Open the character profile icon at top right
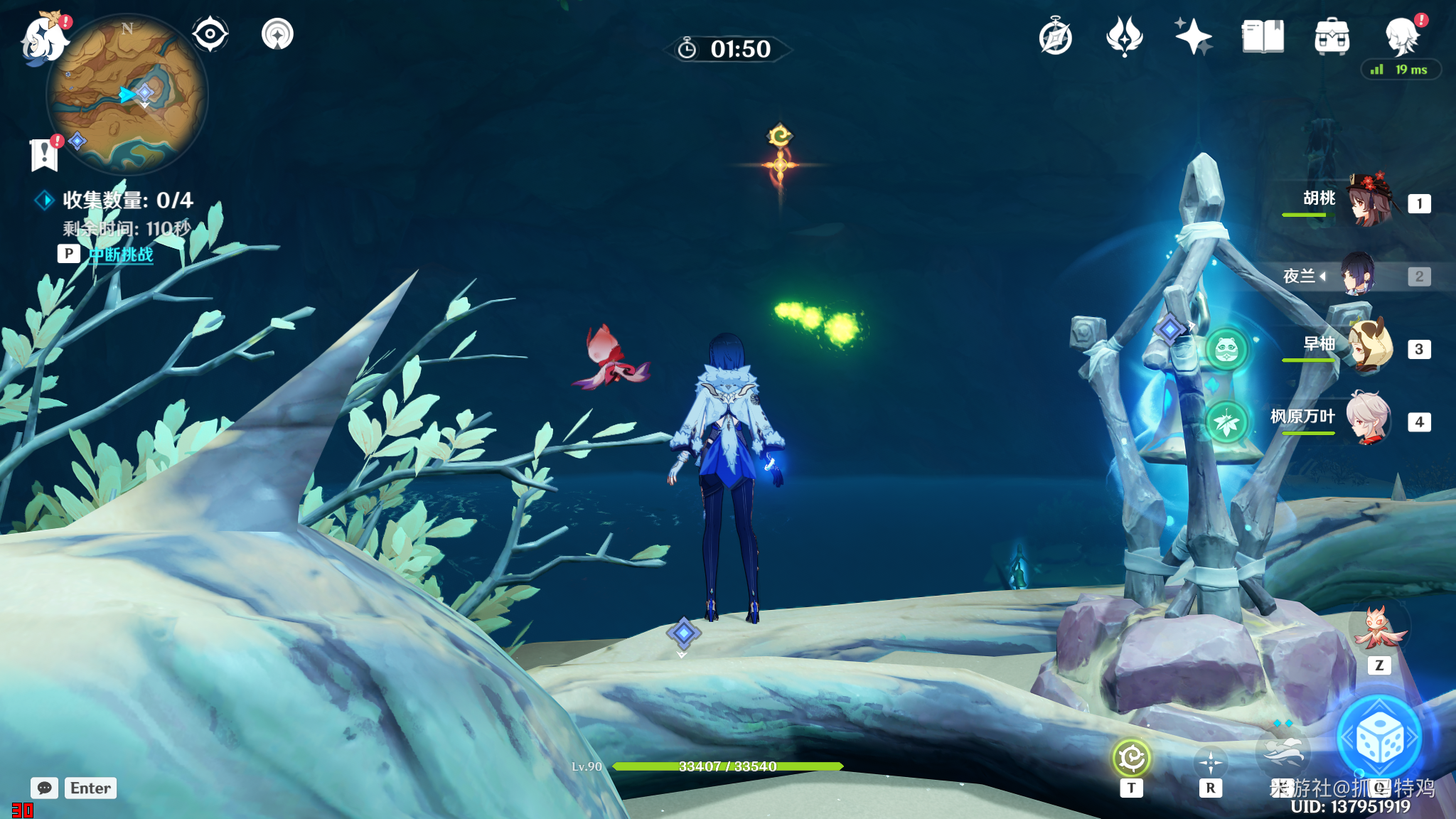 click(1402, 36)
